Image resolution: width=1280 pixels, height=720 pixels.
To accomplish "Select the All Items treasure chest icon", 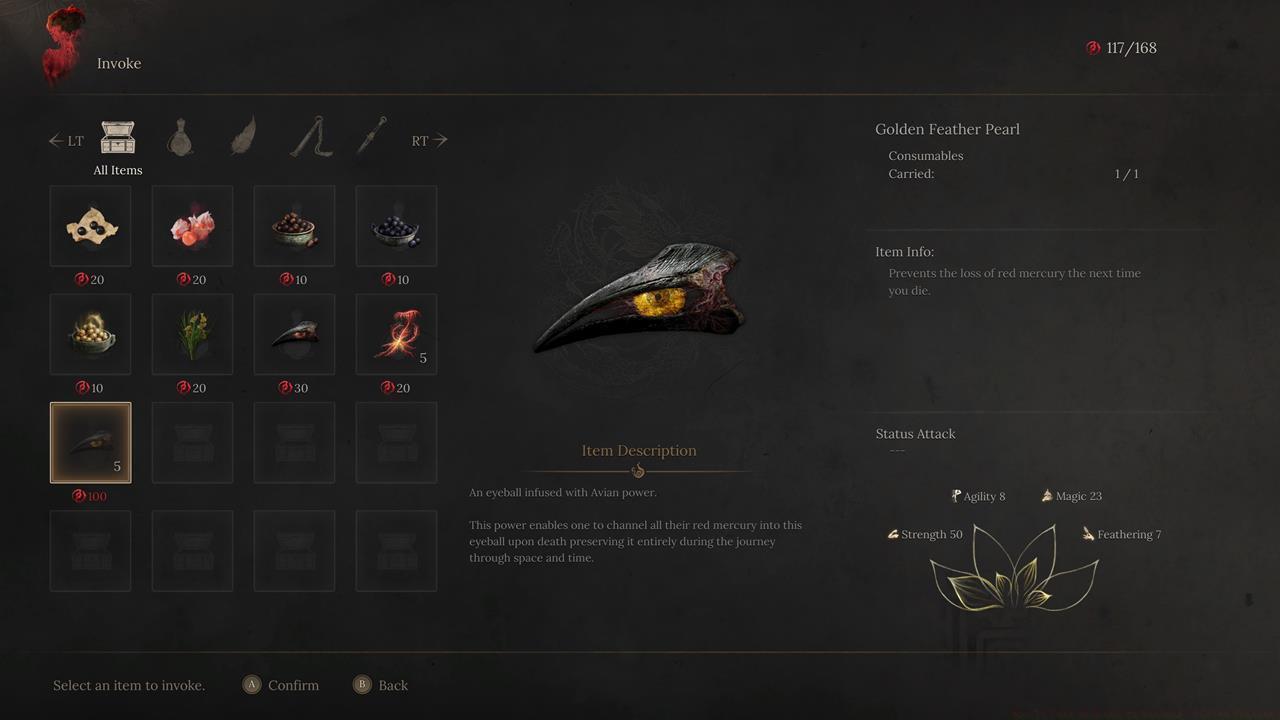I will 117,137.
